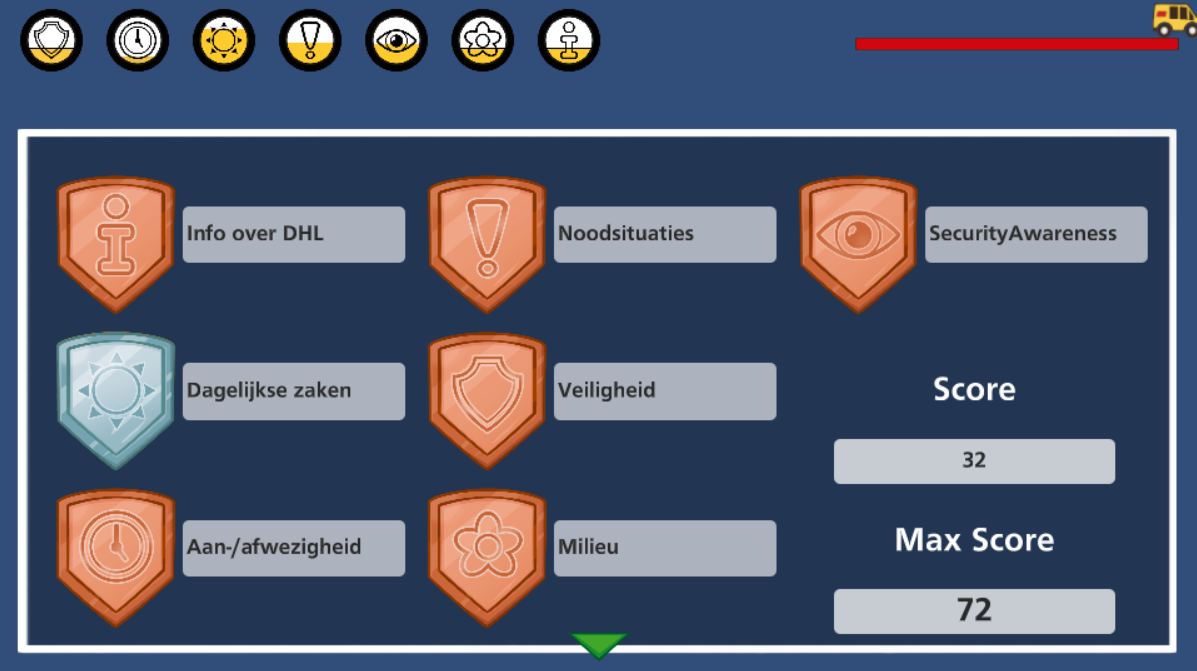Select the Veiligheid category
The height and width of the screenshot is (671, 1197).
coord(664,391)
